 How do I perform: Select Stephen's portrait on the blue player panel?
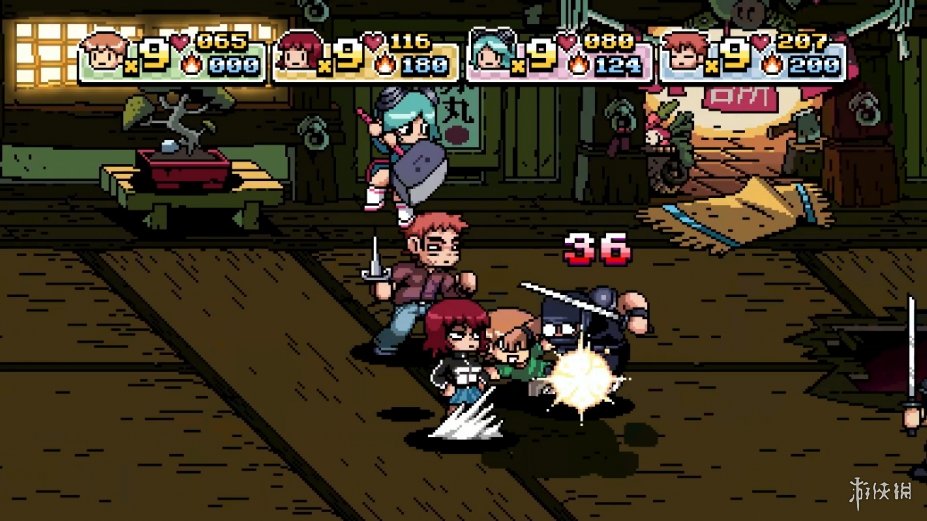[x=686, y=56]
